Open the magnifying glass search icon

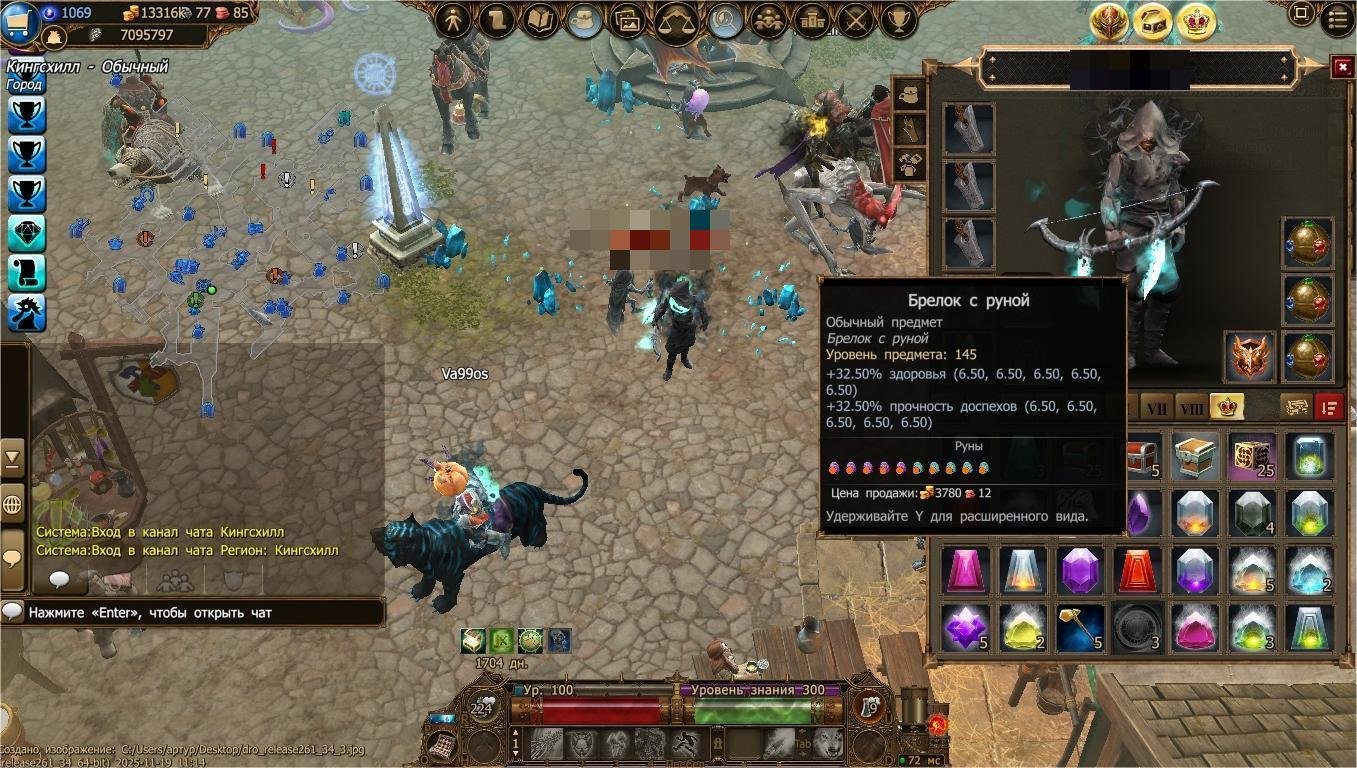pos(724,20)
